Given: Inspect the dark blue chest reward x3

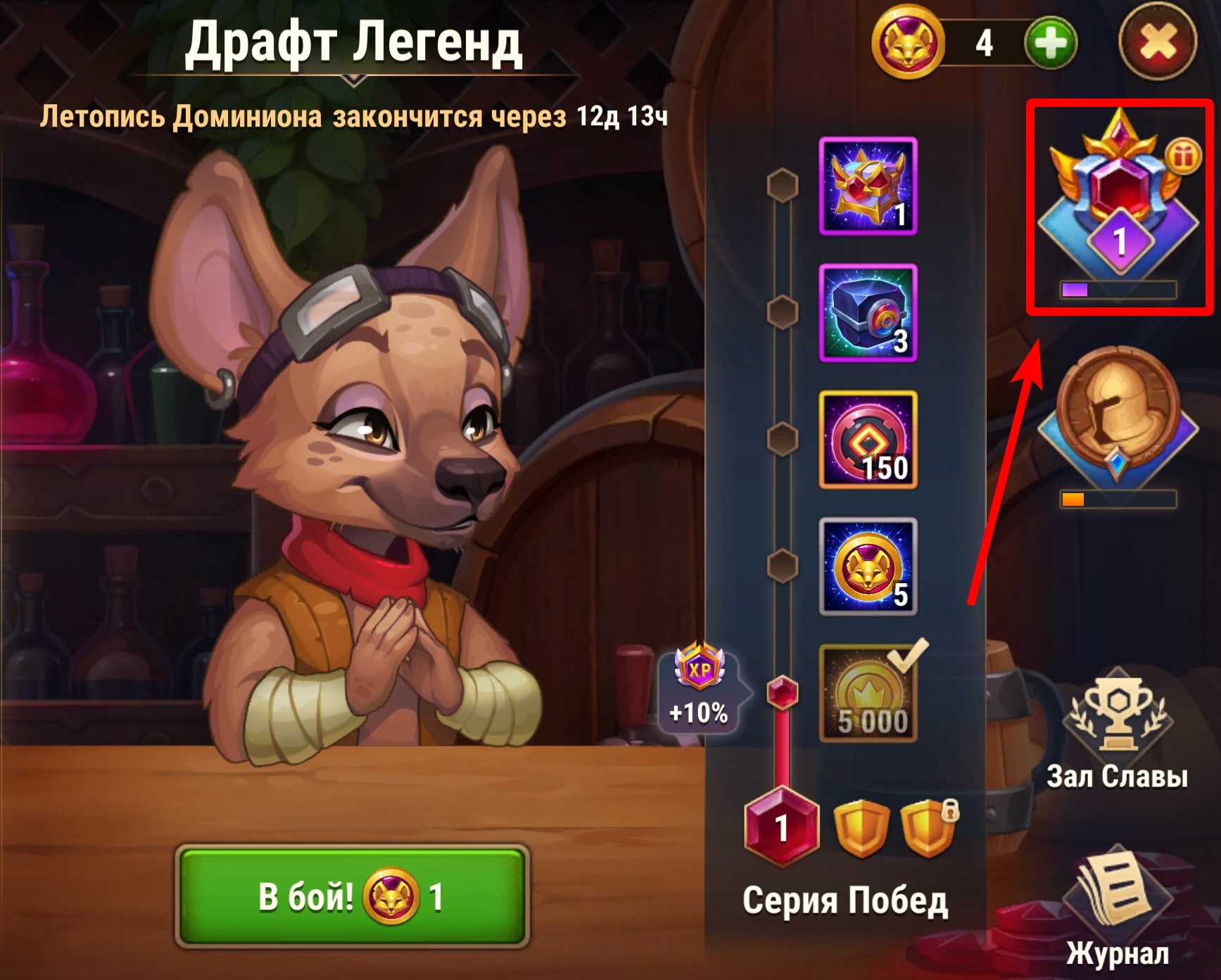Looking at the screenshot, I should tap(868, 312).
